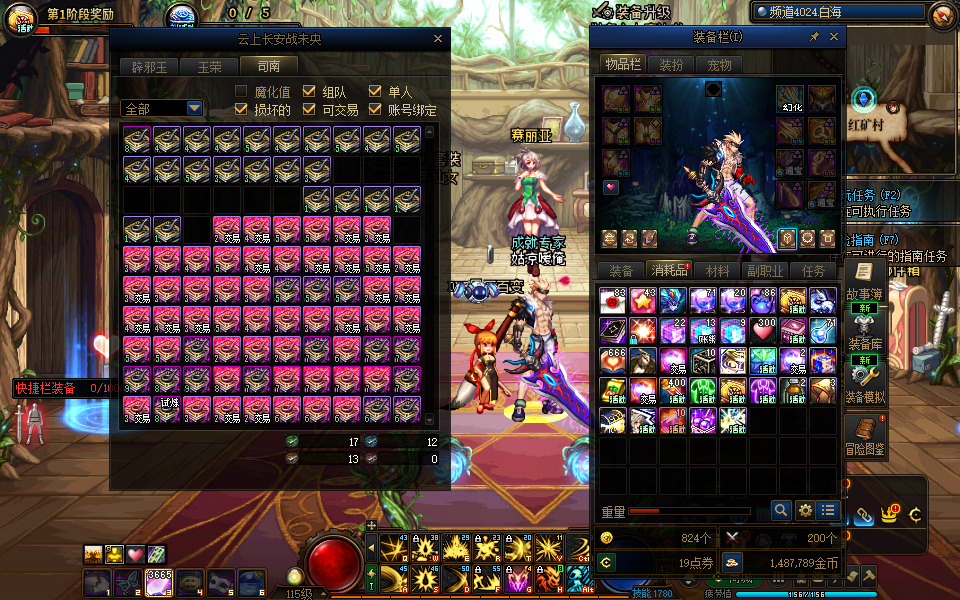This screenshot has width=960, height=600.
Task: Uncheck the 可交易 filter
Action: pyautogui.click(x=309, y=109)
